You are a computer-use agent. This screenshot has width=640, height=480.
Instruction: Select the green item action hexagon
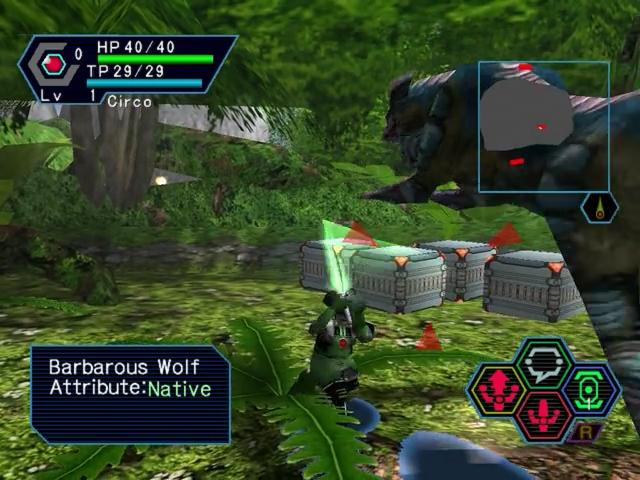[591, 390]
